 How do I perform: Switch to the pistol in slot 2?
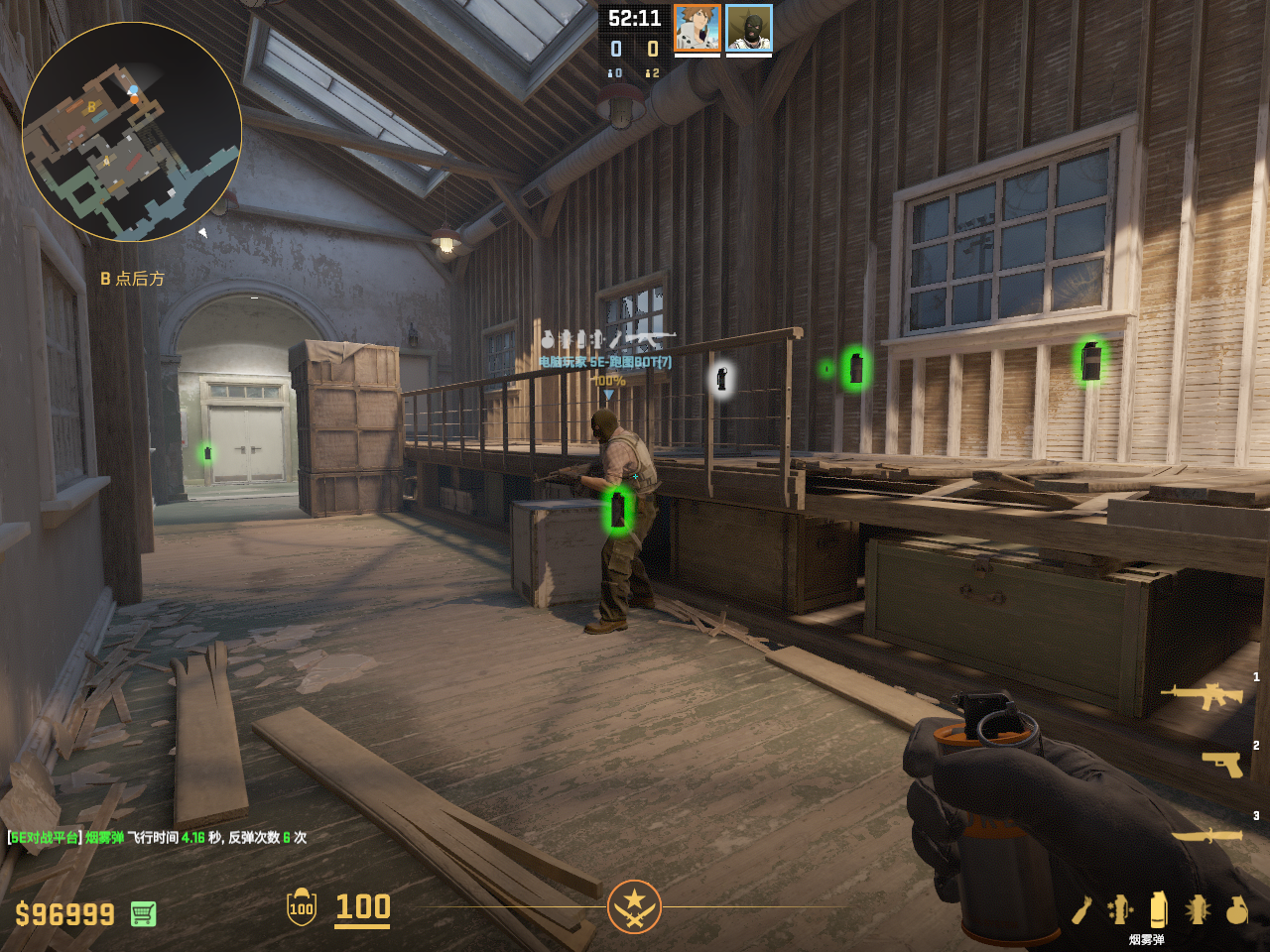point(1221,763)
